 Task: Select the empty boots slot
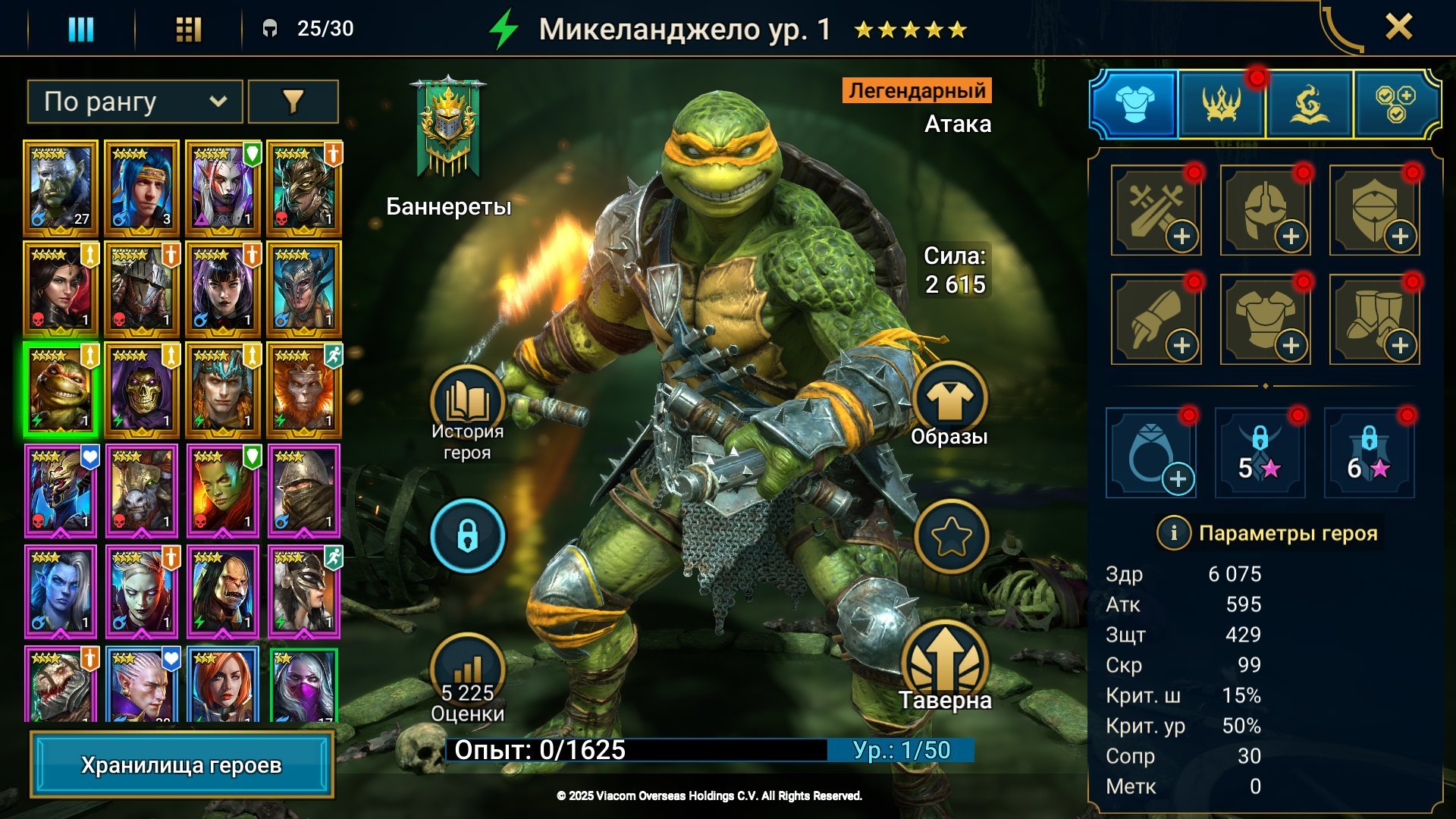[x=1374, y=319]
